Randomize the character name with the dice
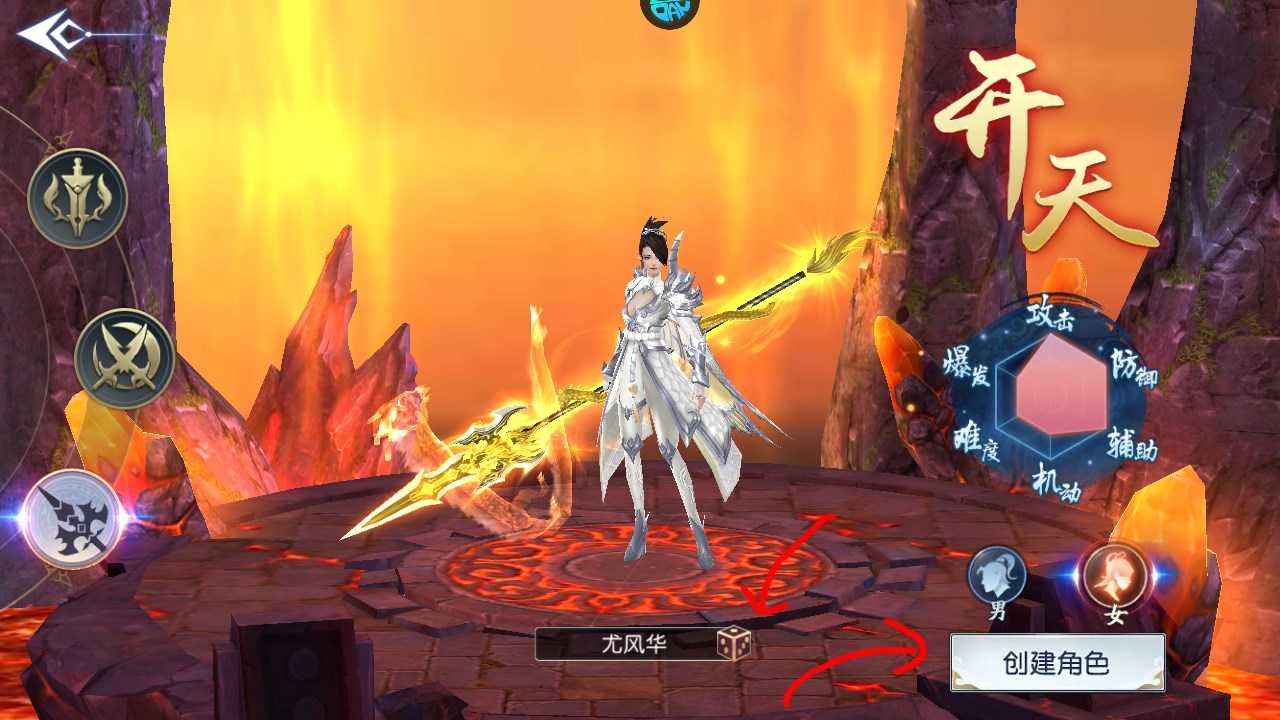The height and width of the screenshot is (720, 1280). (x=733, y=644)
